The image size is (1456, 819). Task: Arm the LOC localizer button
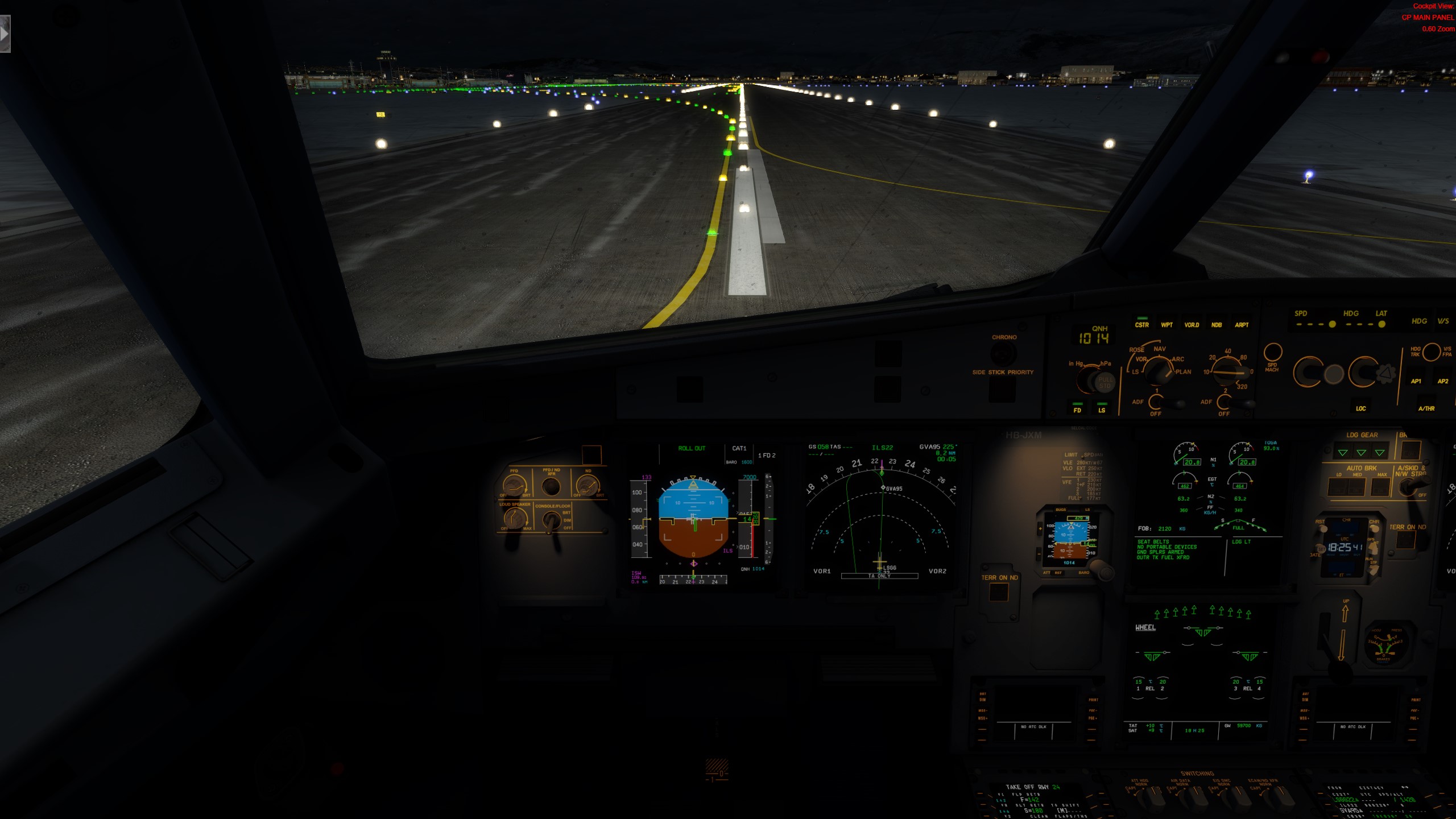[1360, 408]
